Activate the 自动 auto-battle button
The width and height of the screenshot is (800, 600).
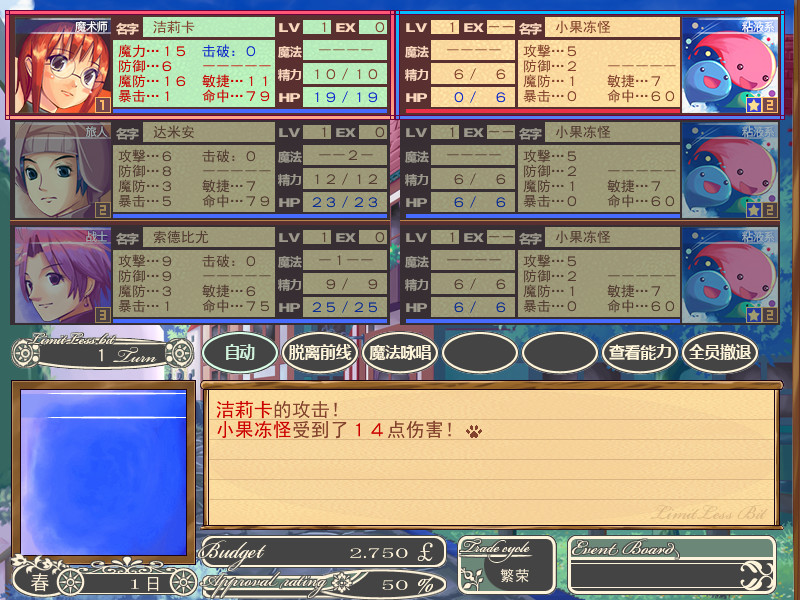pyautogui.click(x=240, y=352)
